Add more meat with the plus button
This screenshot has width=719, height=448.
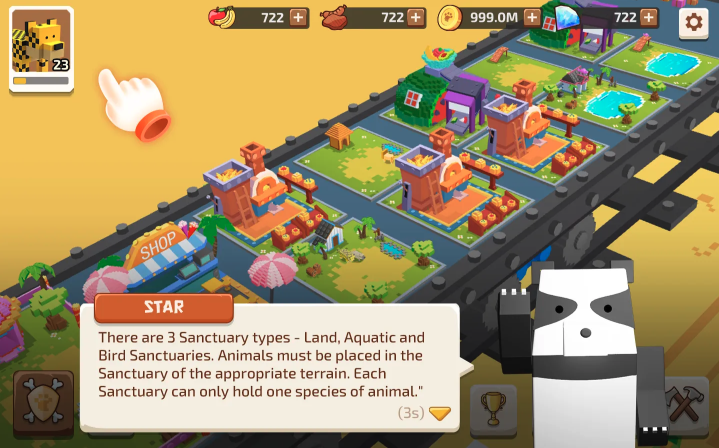click(416, 17)
